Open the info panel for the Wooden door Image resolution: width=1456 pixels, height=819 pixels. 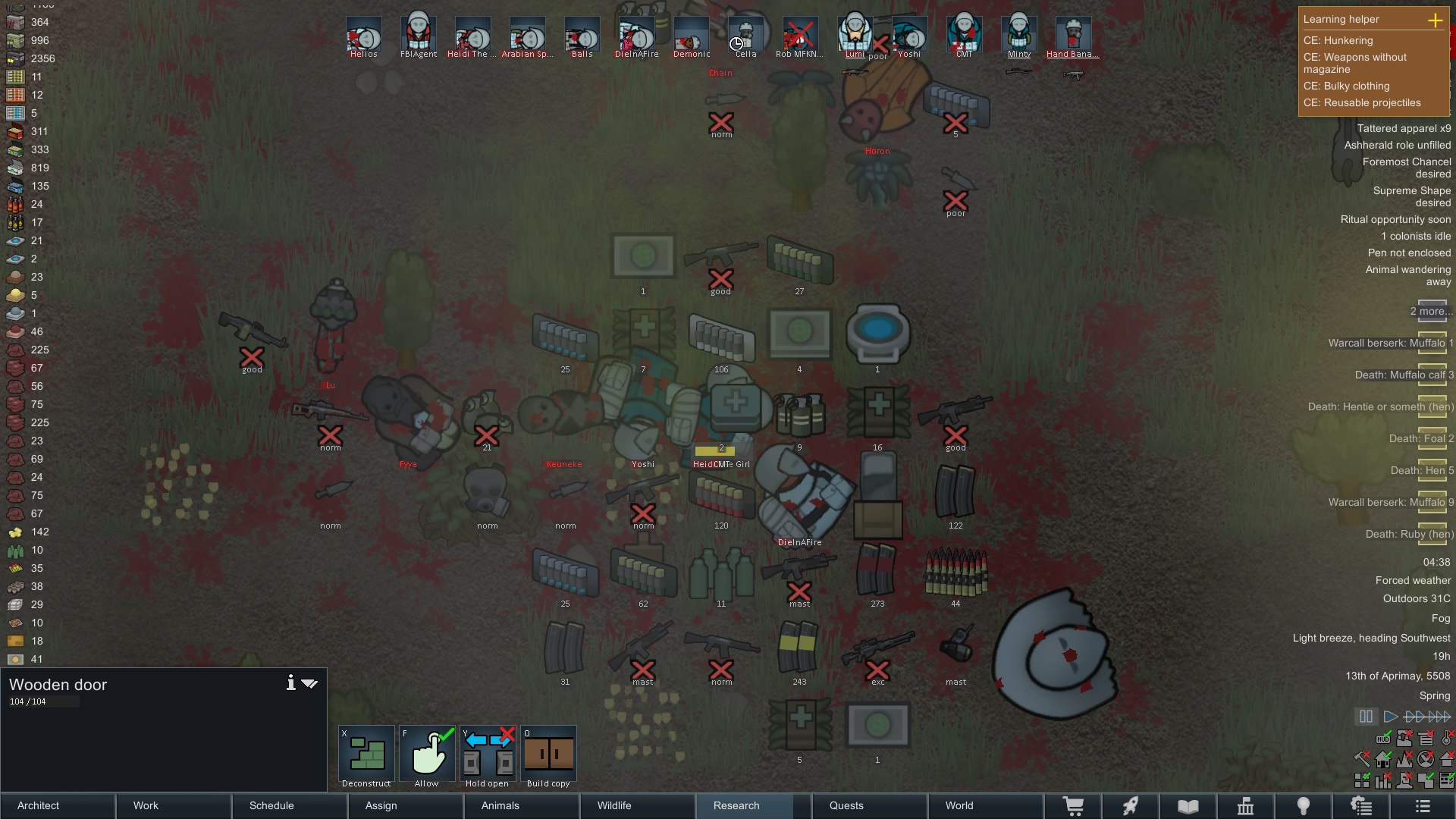pos(290,682)
